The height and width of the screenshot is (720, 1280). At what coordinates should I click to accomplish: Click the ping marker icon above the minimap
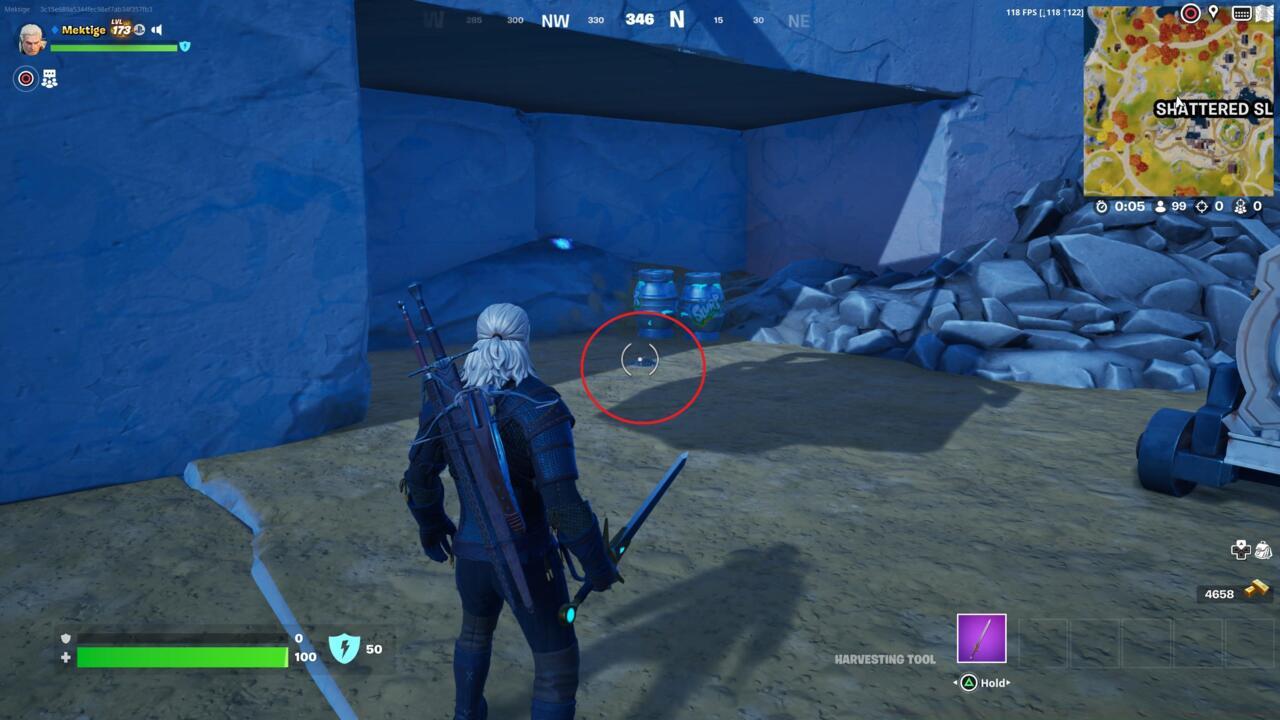coord(1190,13)
